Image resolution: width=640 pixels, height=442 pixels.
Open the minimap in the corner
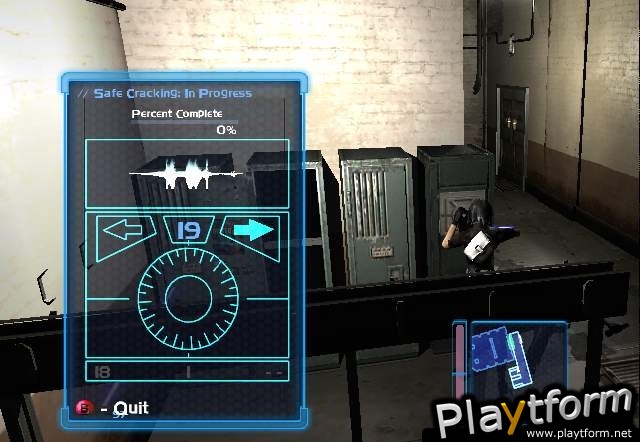[x=508, y=357]
